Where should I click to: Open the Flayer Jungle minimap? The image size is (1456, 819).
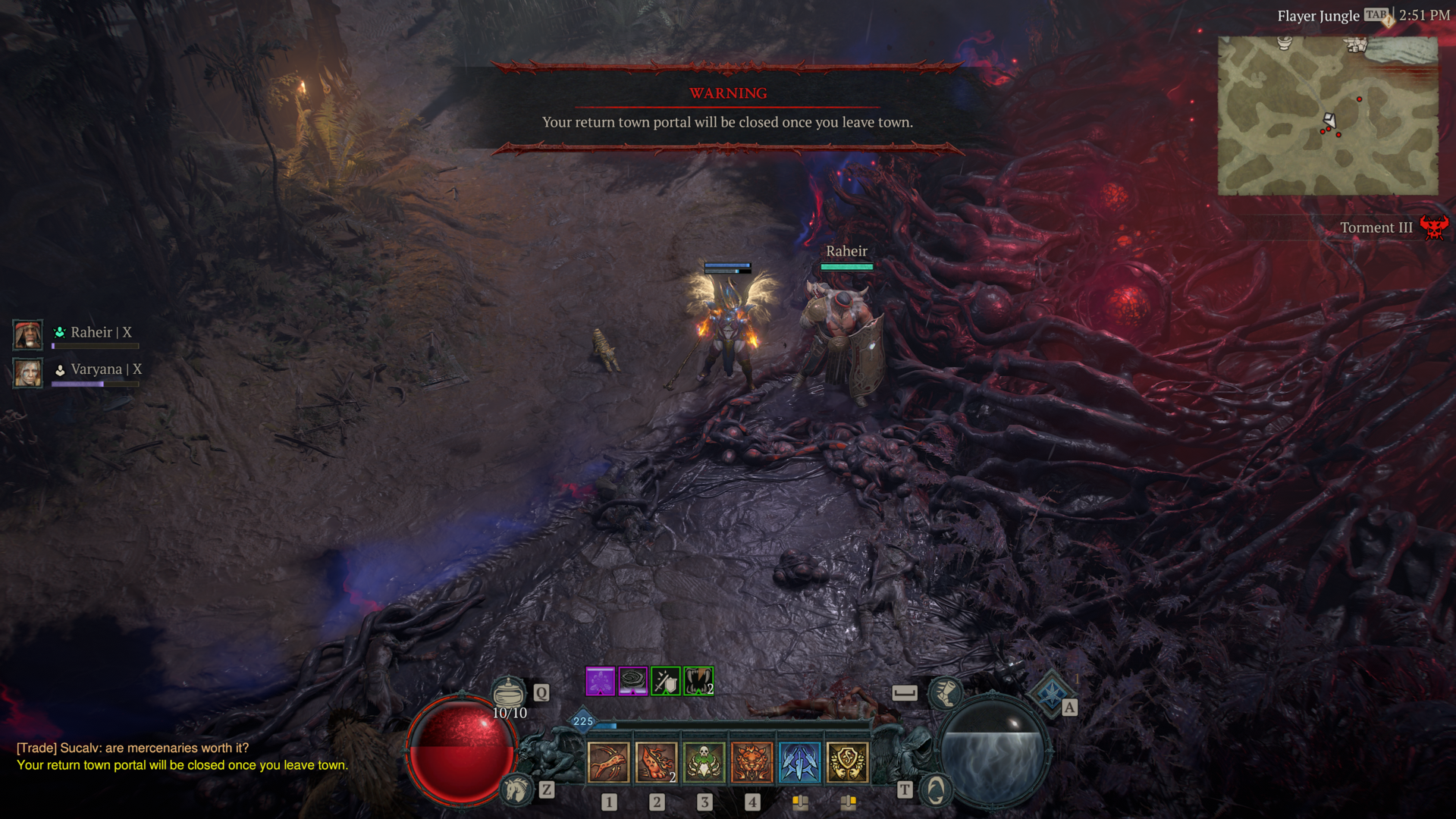pyautogui.click(x=1327, y=115)
